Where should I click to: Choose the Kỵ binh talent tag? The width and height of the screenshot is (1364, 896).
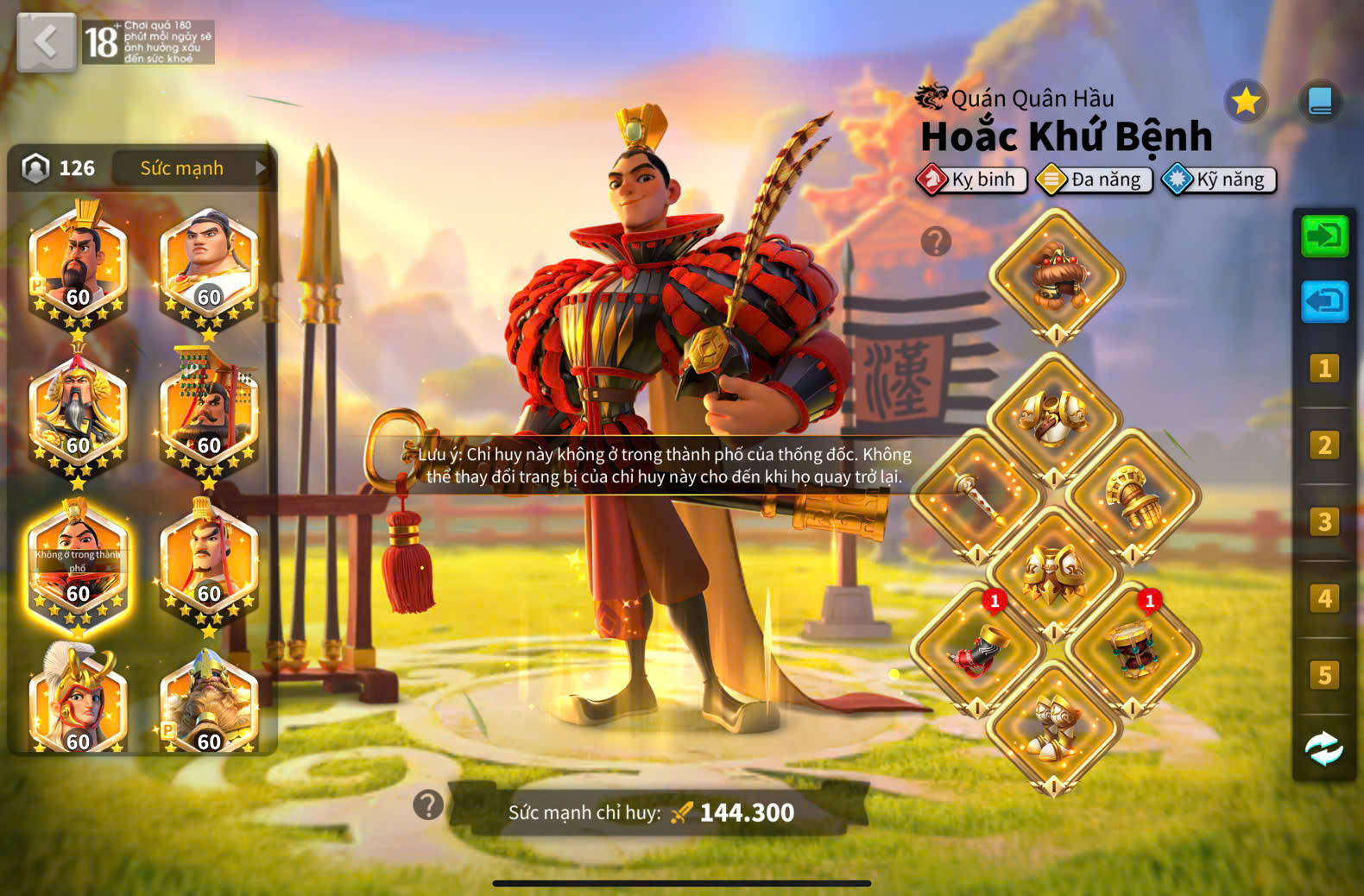coord(973,180)
